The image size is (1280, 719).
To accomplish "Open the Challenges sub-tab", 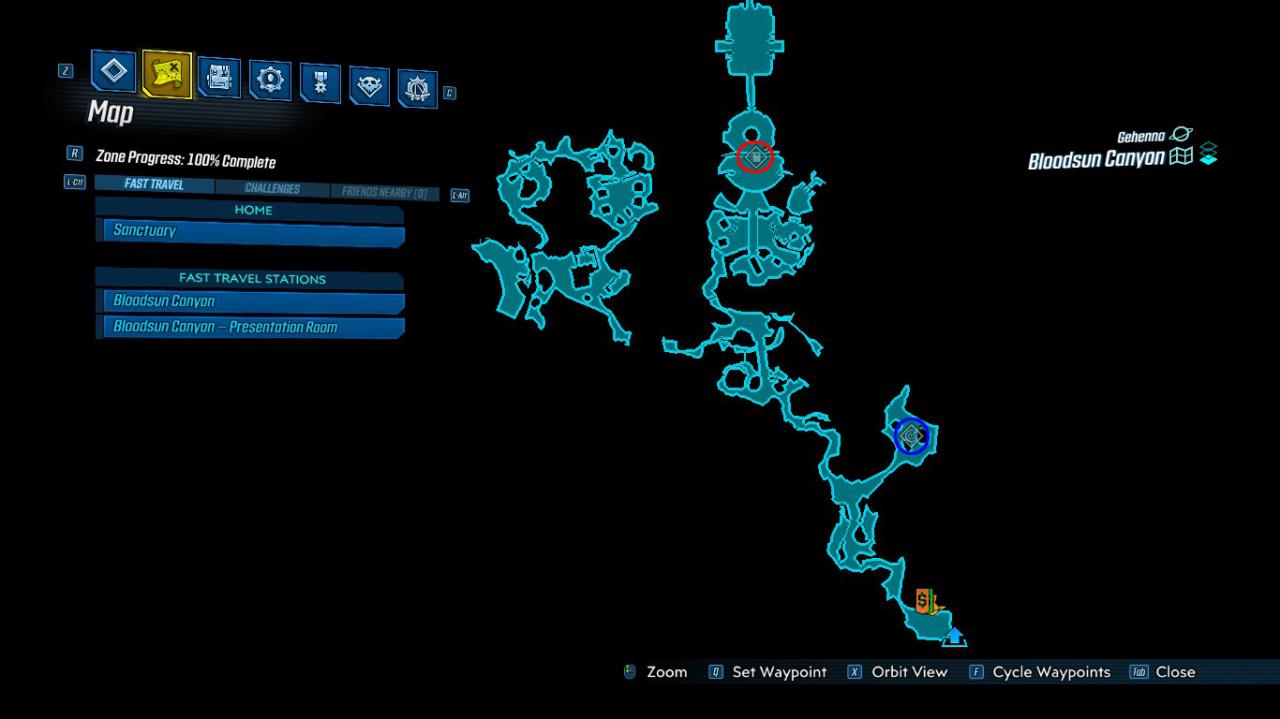I will (272, 189).
